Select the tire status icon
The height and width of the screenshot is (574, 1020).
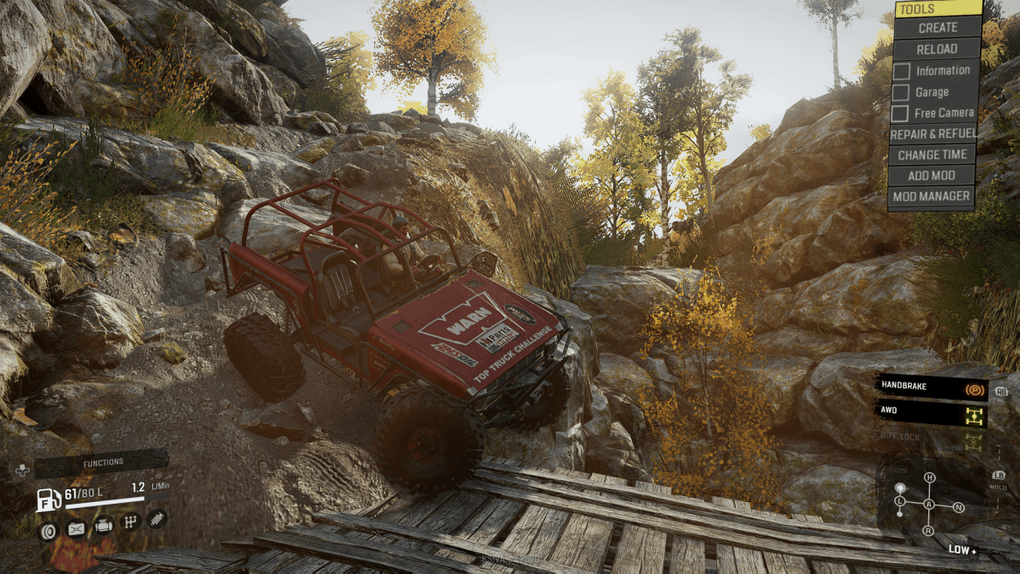48,531
